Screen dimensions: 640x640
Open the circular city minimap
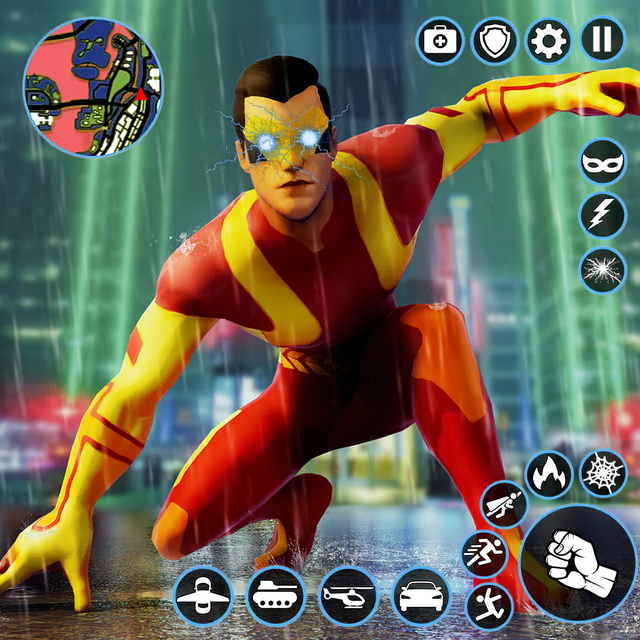(92, 86)
